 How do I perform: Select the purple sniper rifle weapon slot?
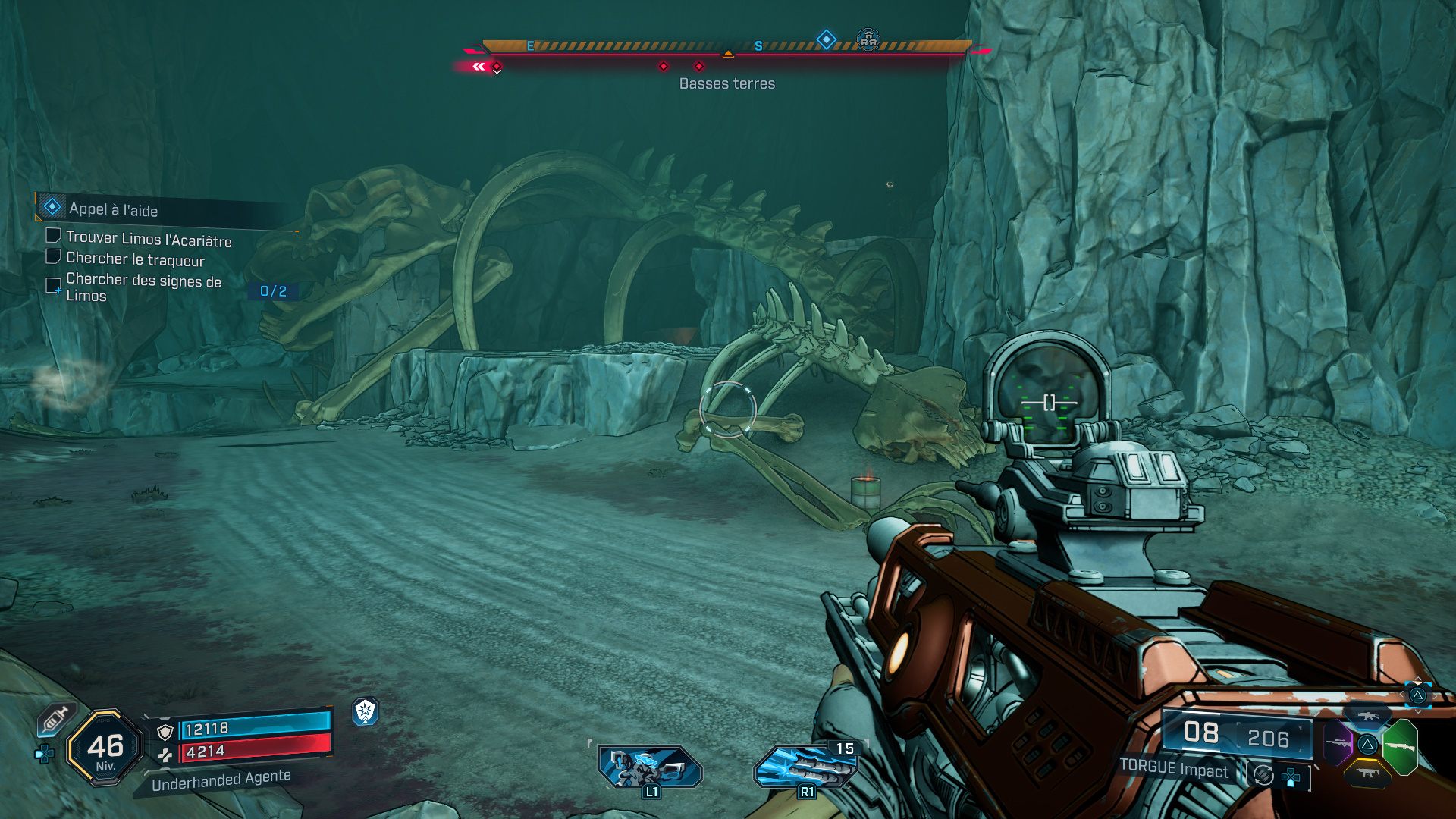[x=1338, y=742]
